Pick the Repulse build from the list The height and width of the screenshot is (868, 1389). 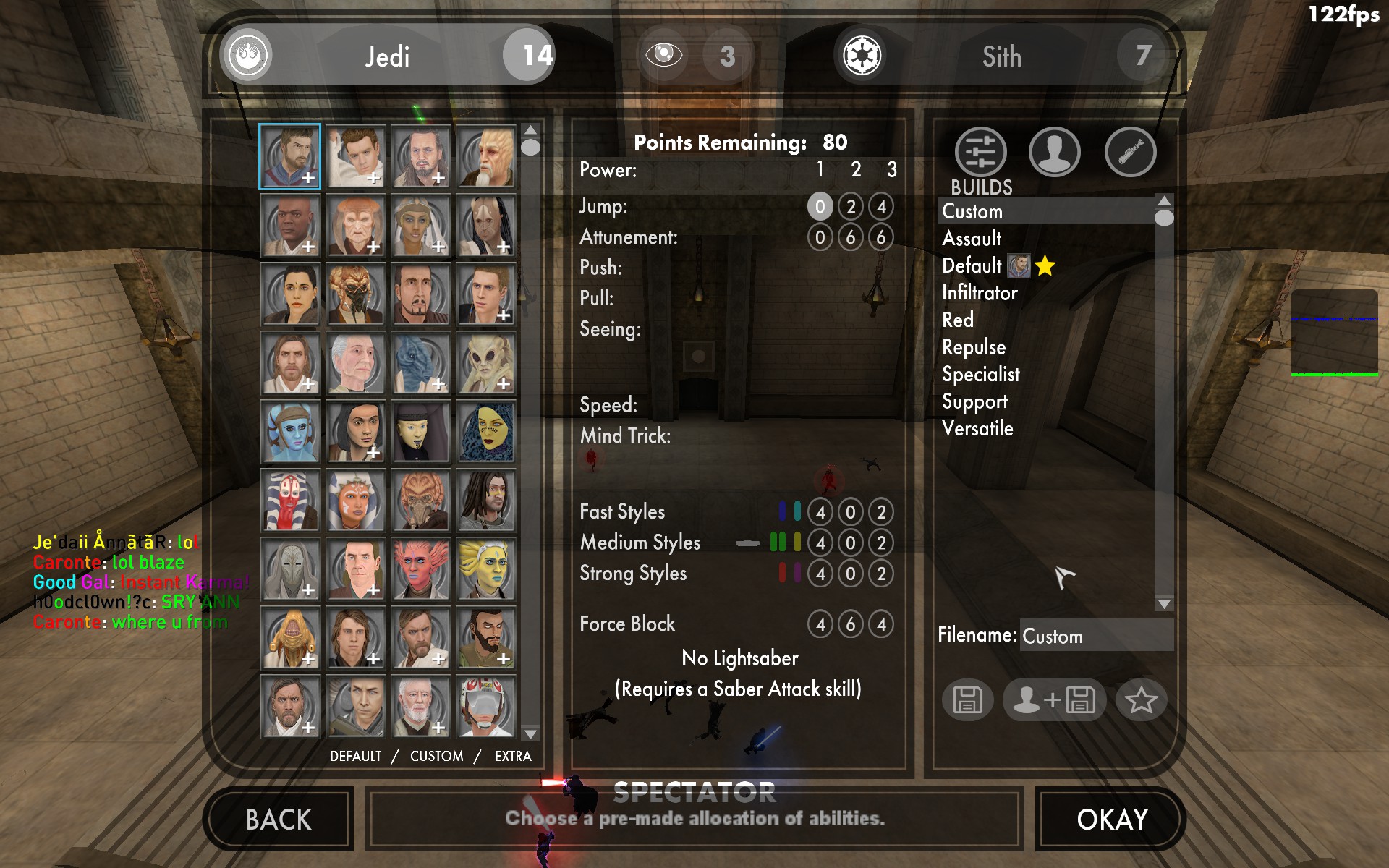(974, 347)
